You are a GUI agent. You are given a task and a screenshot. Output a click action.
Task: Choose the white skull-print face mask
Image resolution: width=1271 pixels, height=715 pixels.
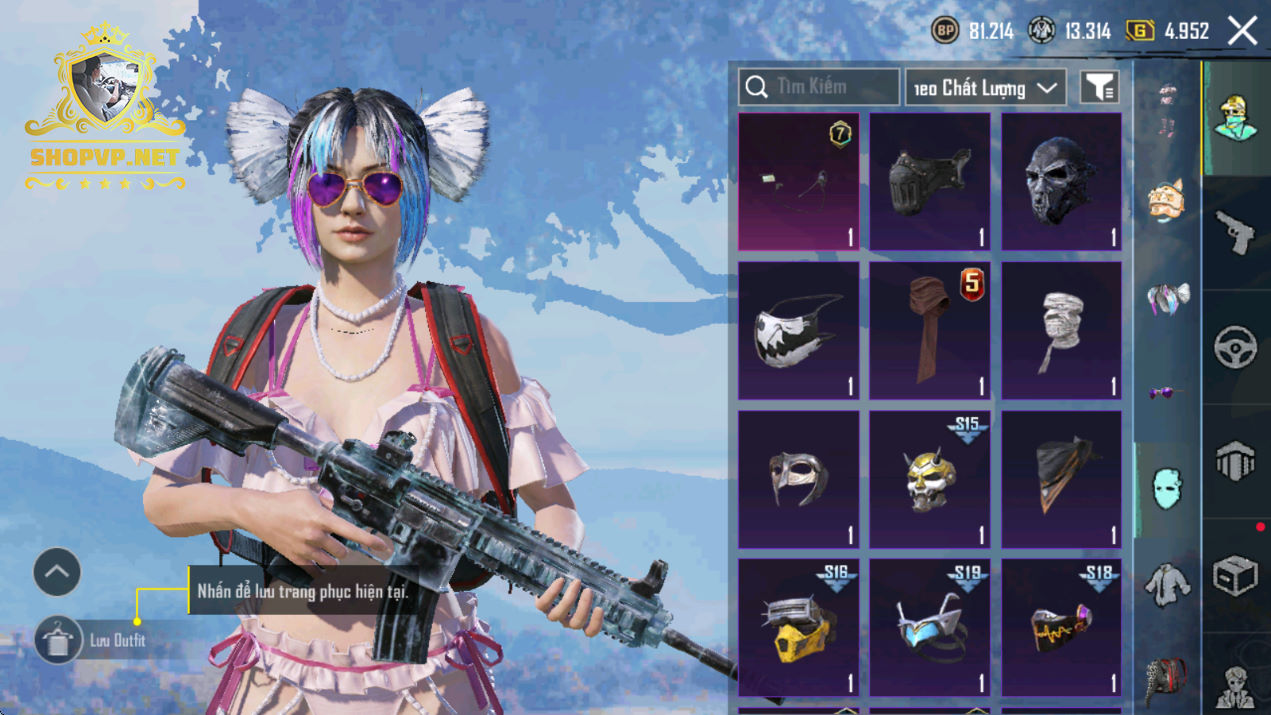coord(798,330)
